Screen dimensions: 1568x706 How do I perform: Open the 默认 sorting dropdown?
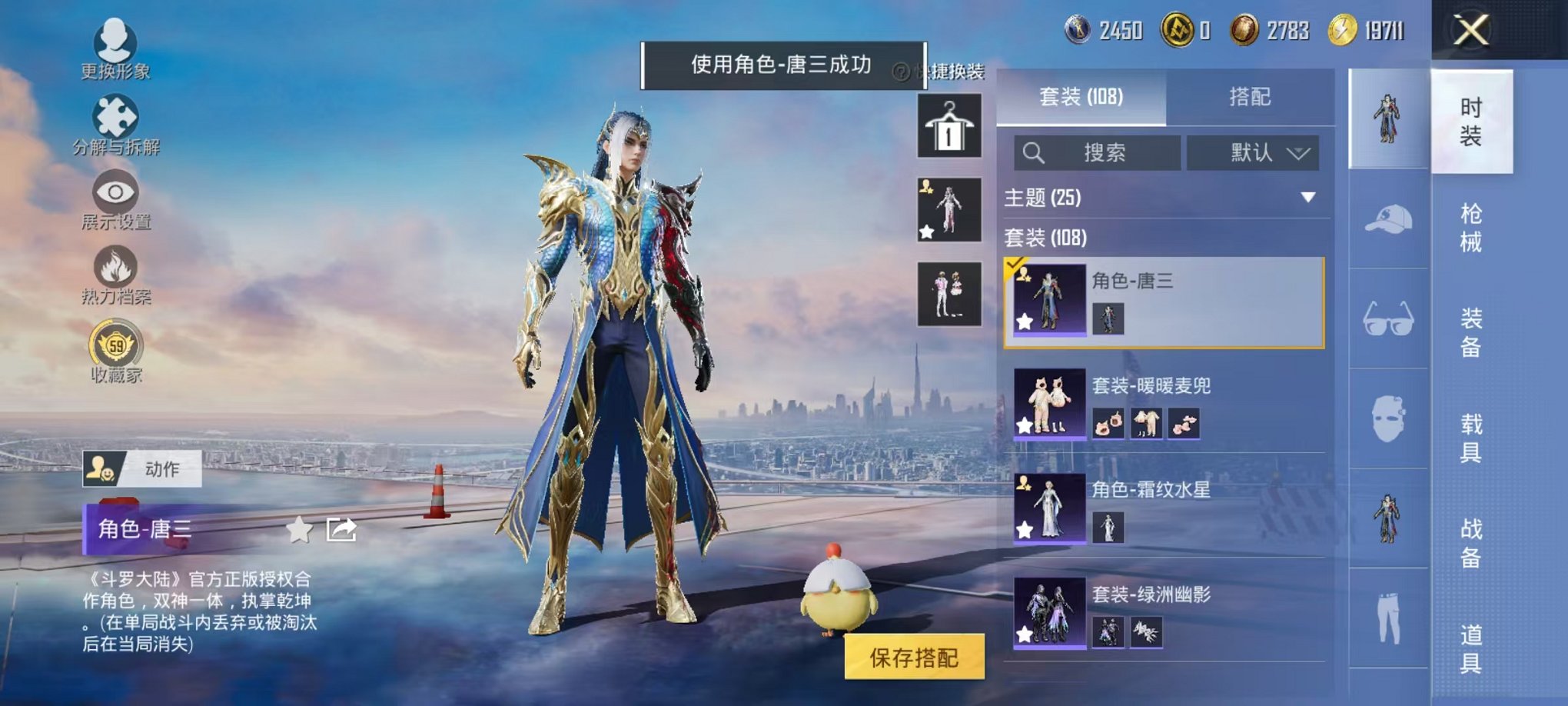tap(1253, 152)
